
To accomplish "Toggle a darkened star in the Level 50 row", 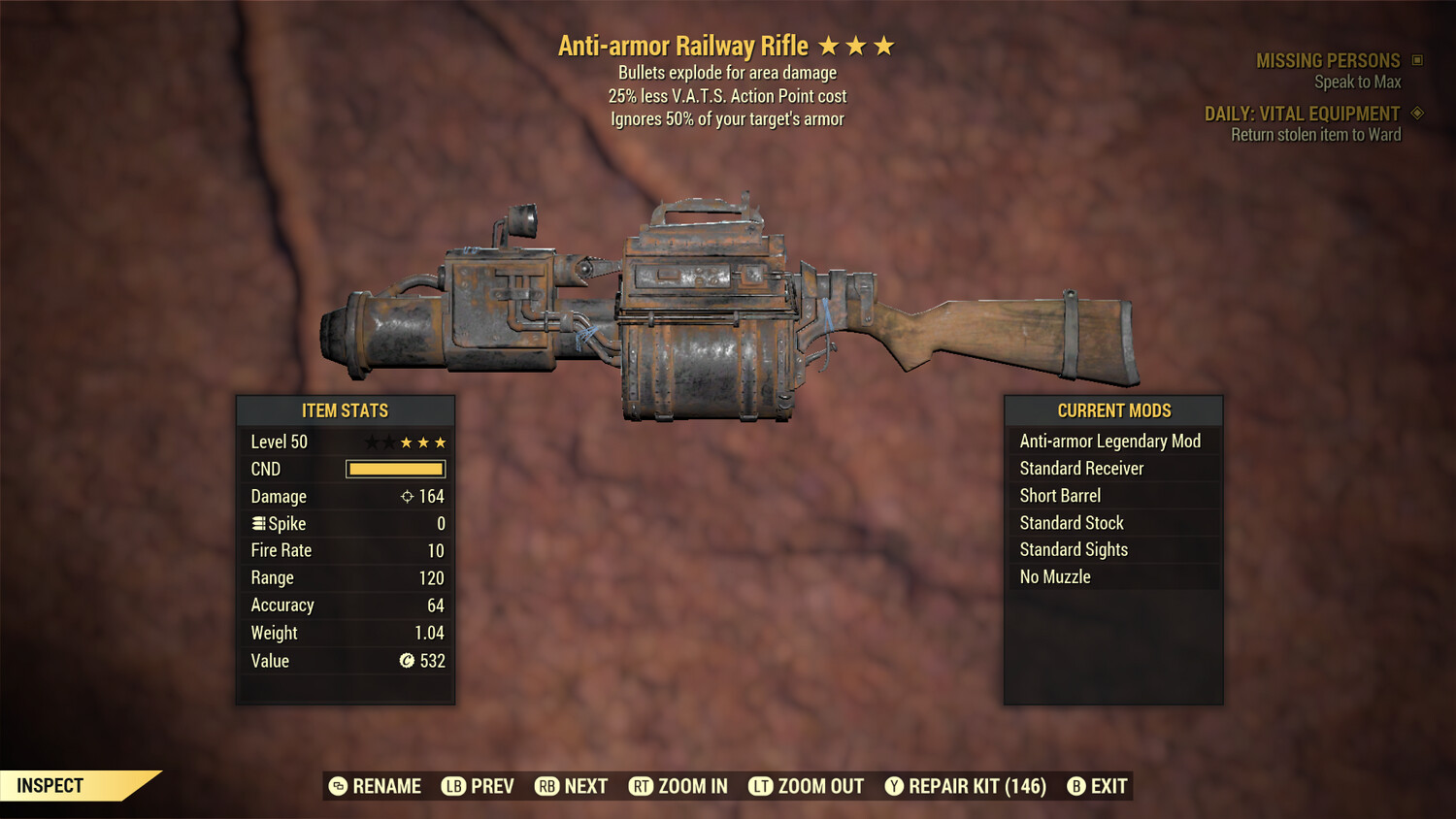I will 370,442.
